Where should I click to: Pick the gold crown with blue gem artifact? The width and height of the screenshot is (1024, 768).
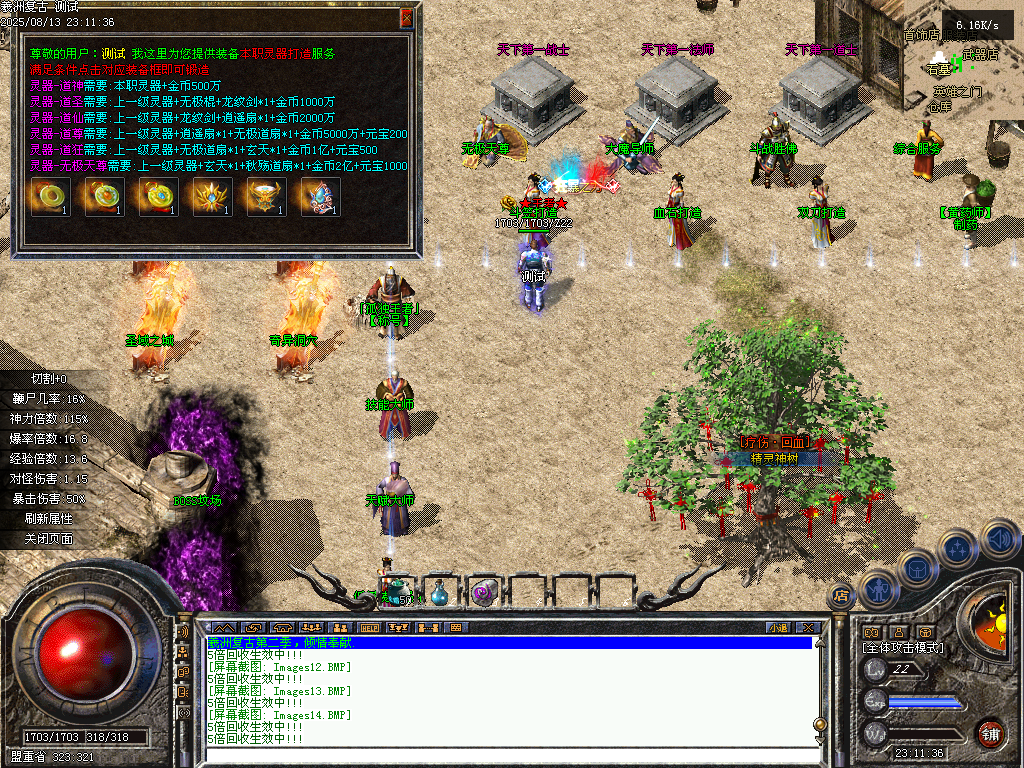[264, 197]
